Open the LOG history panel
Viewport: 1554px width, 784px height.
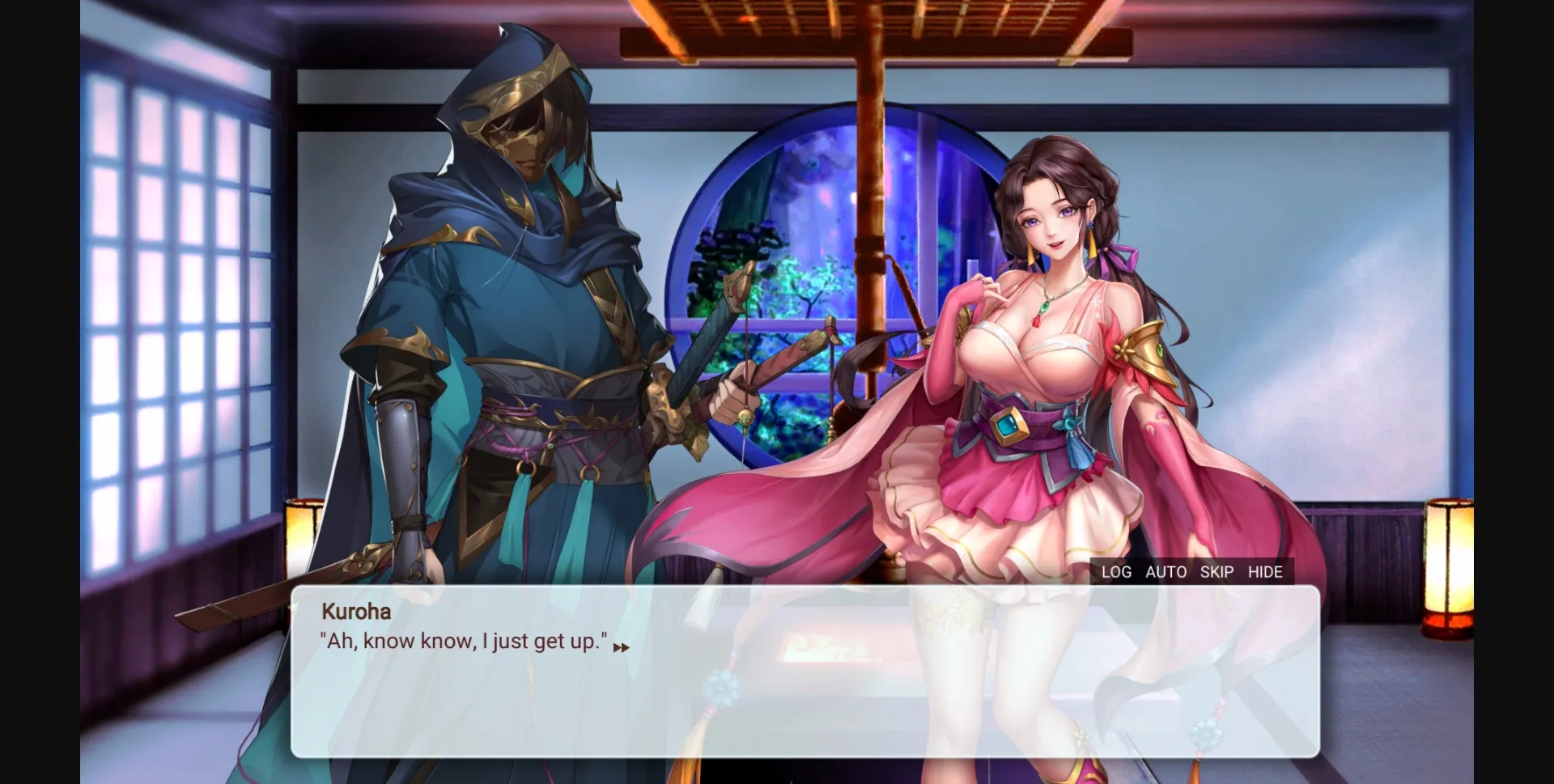[1115, 572]
